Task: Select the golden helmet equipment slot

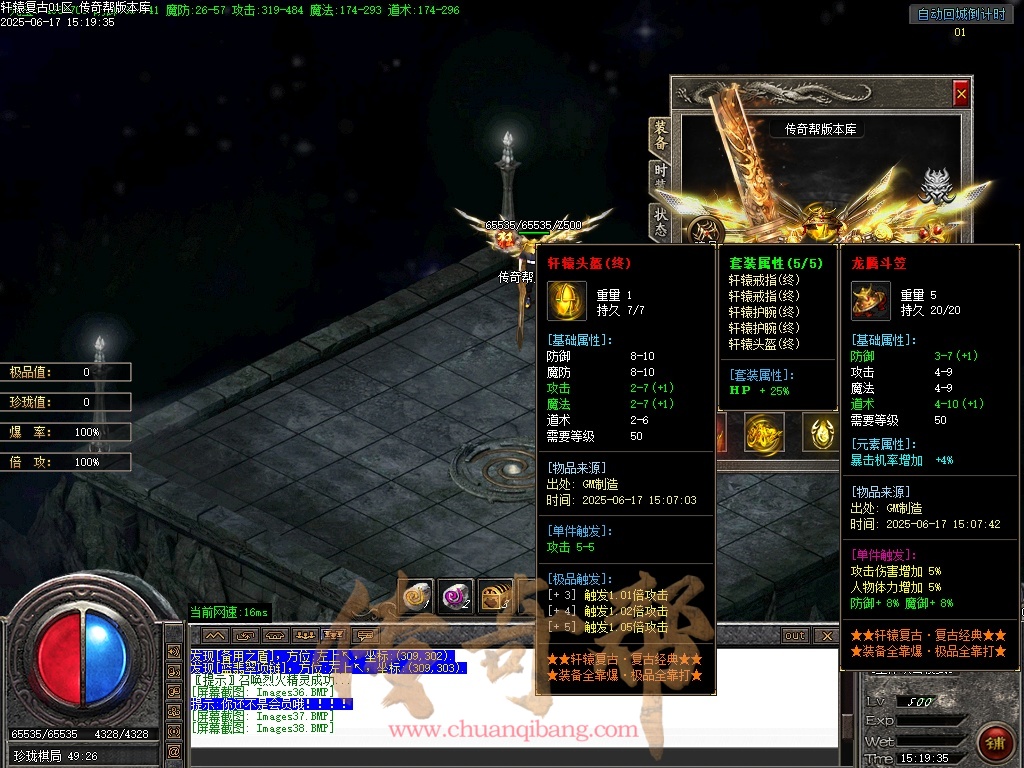Action: click(x=822, y=432)
